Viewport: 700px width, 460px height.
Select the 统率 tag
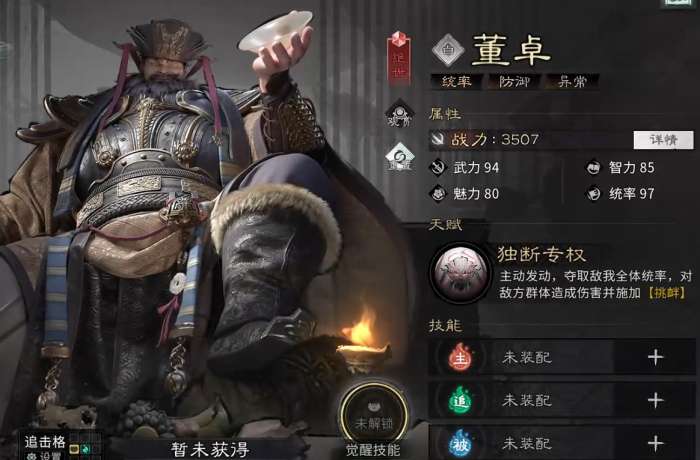(455, 82)
